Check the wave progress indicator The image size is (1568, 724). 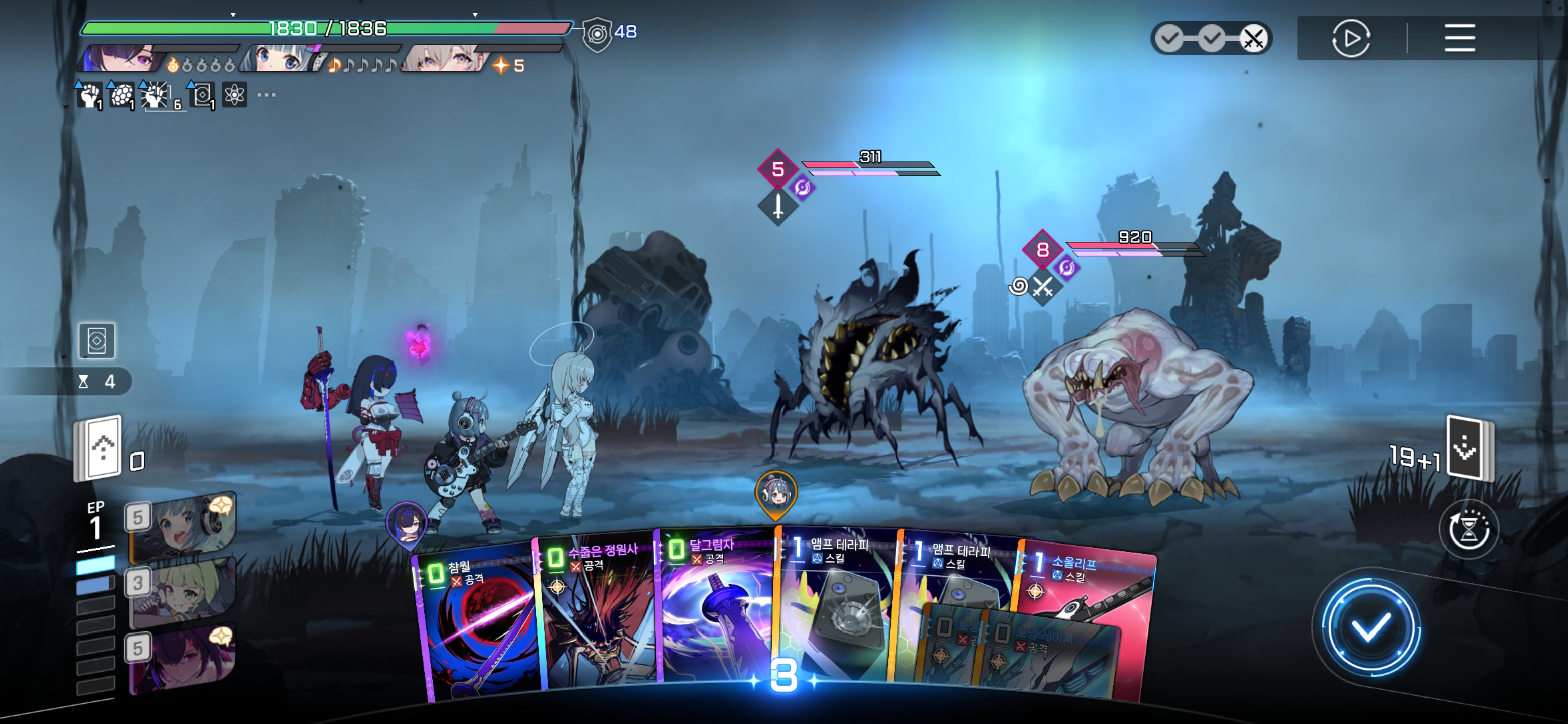coord(1211,38)
